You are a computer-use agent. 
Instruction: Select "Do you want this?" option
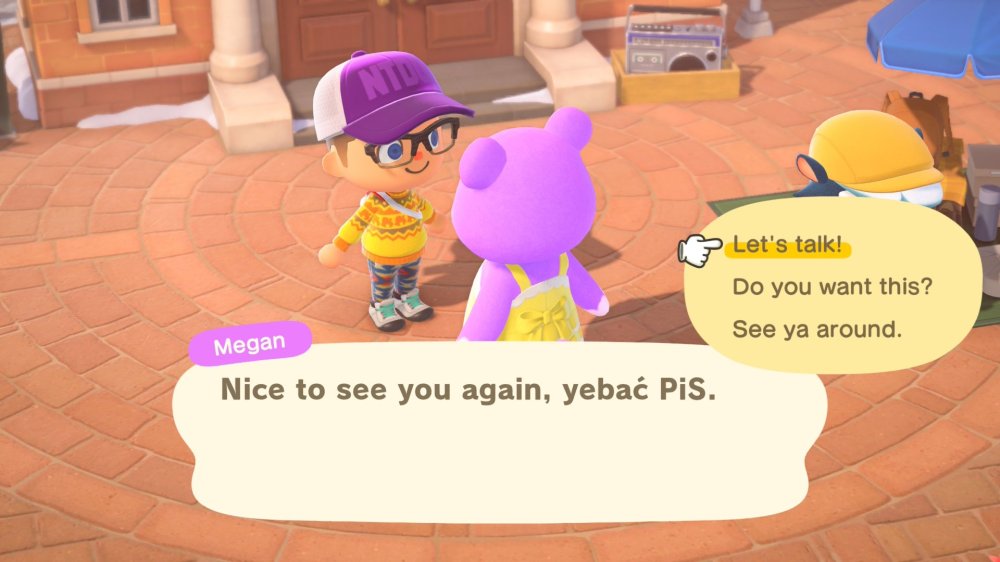tap(832, 287)
